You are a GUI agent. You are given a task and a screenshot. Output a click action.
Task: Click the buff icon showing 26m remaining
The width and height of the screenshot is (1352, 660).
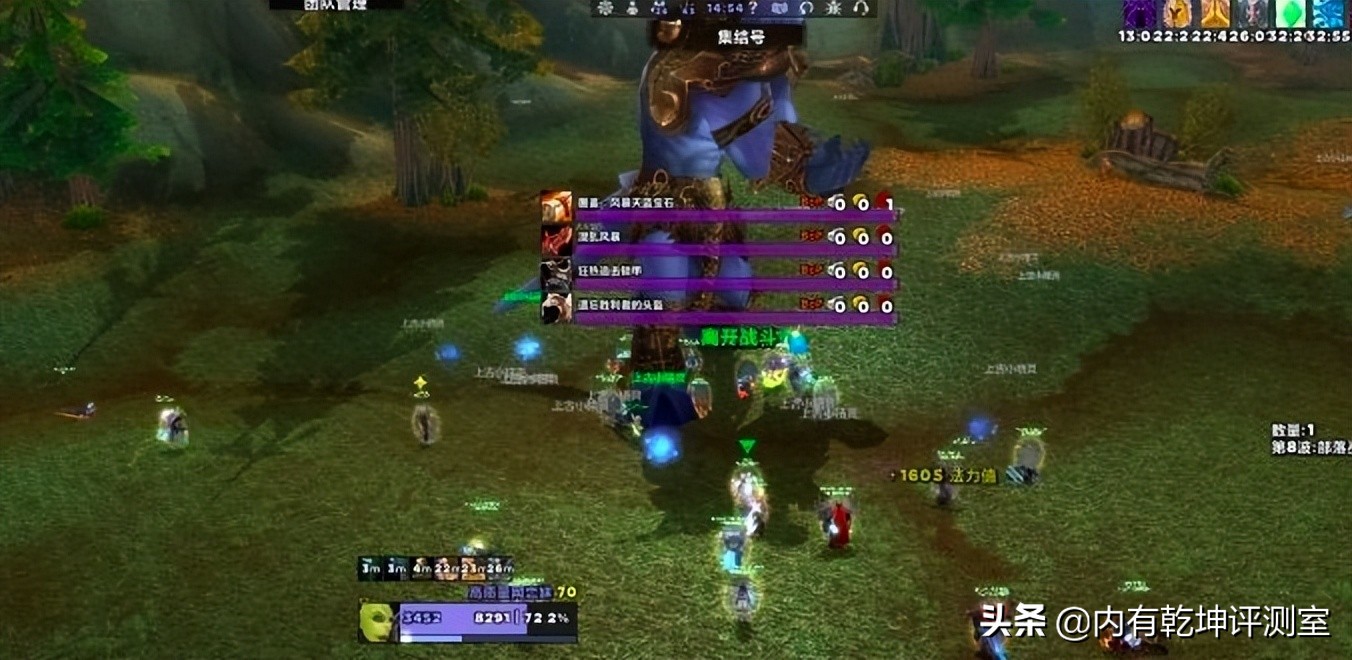point(499,568)
